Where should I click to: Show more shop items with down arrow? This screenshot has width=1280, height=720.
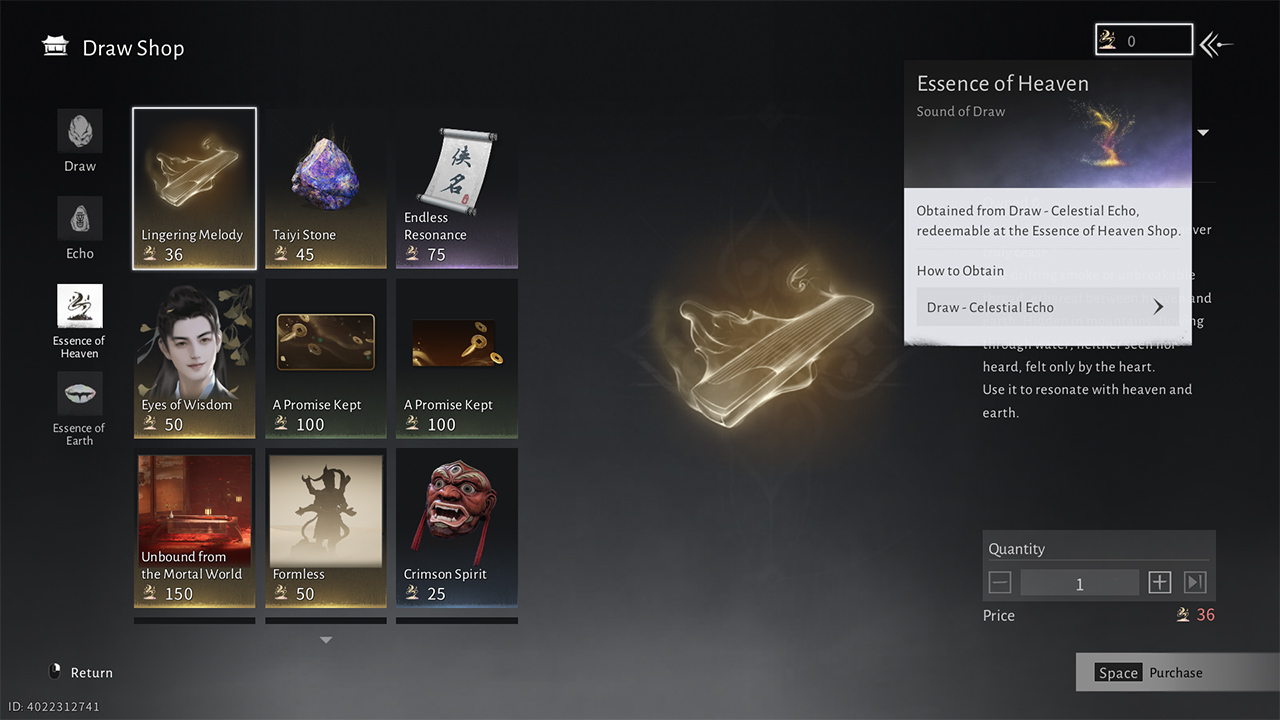pos(326,640)
